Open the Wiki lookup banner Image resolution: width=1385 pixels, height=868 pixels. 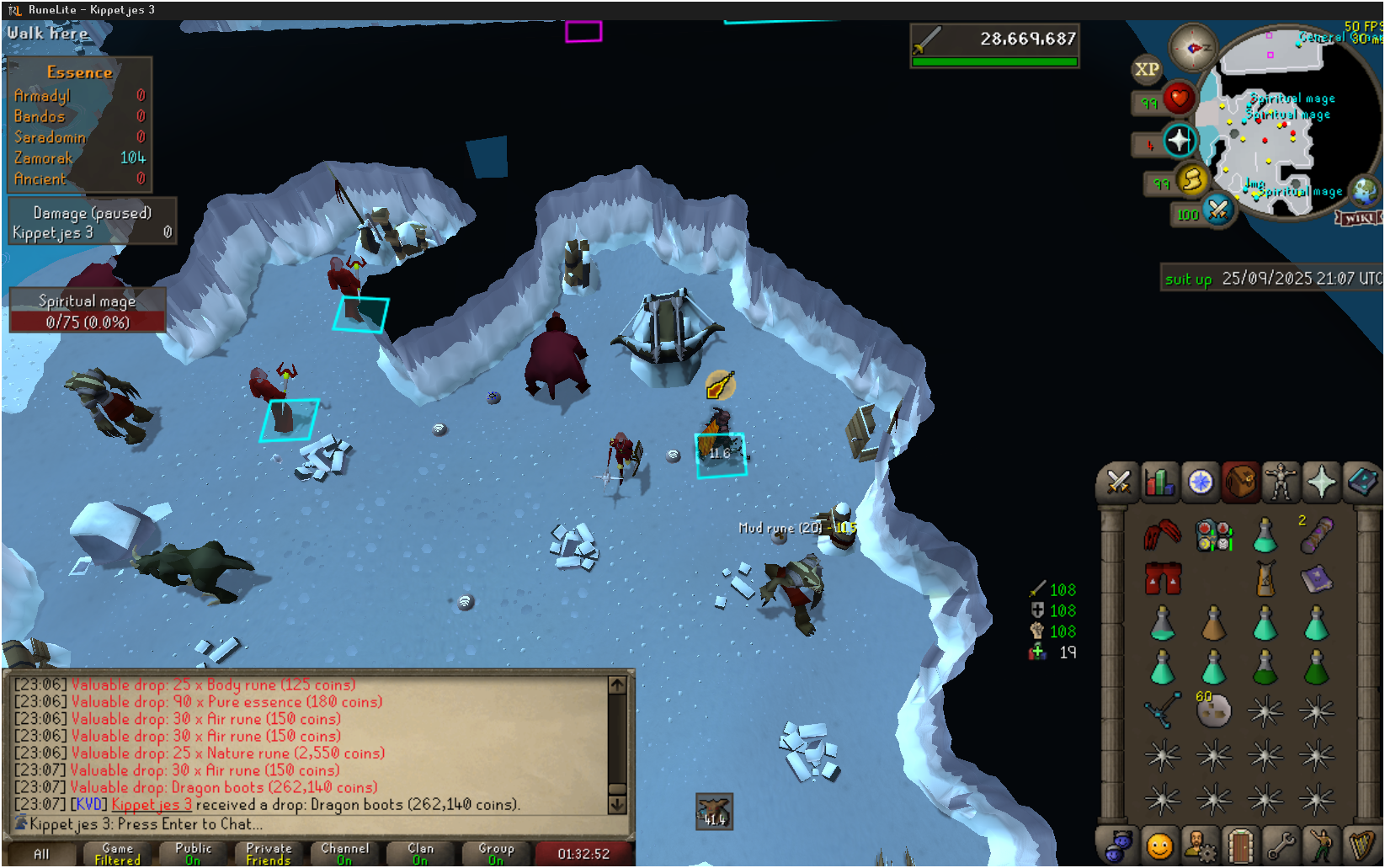(x=1359, y=218)
